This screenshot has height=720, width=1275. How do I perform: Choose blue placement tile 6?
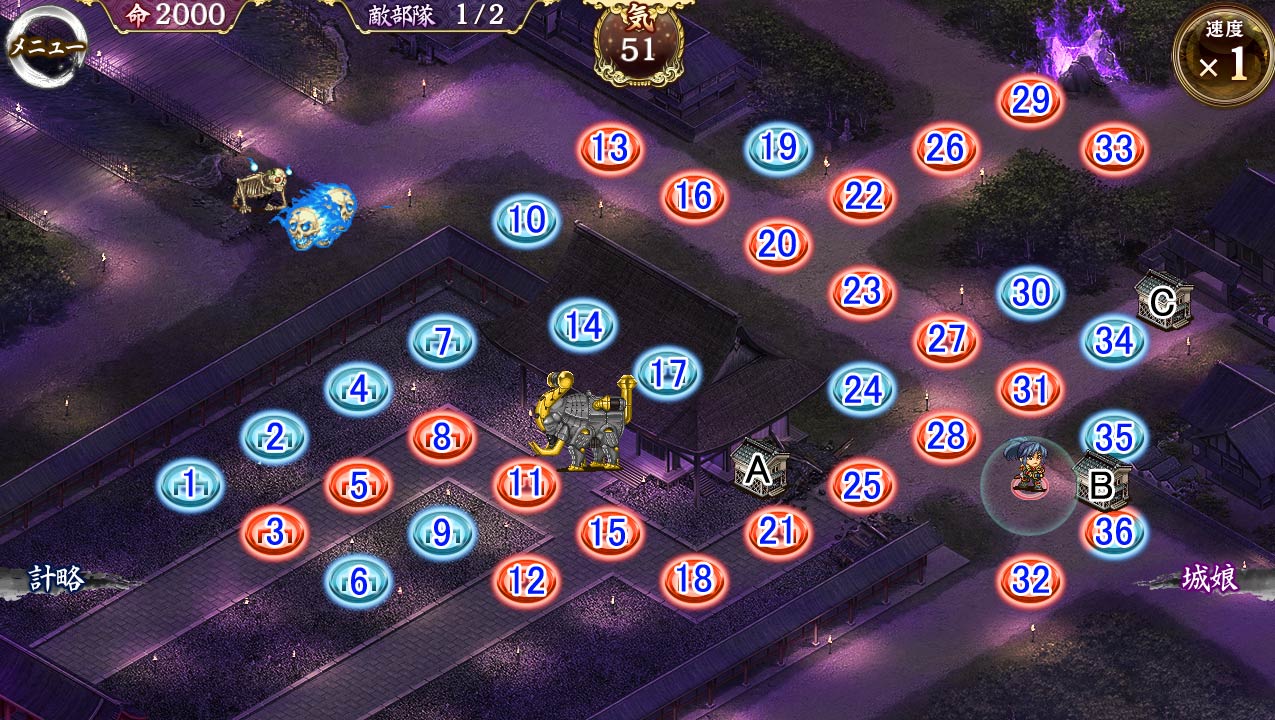(358, 580)
